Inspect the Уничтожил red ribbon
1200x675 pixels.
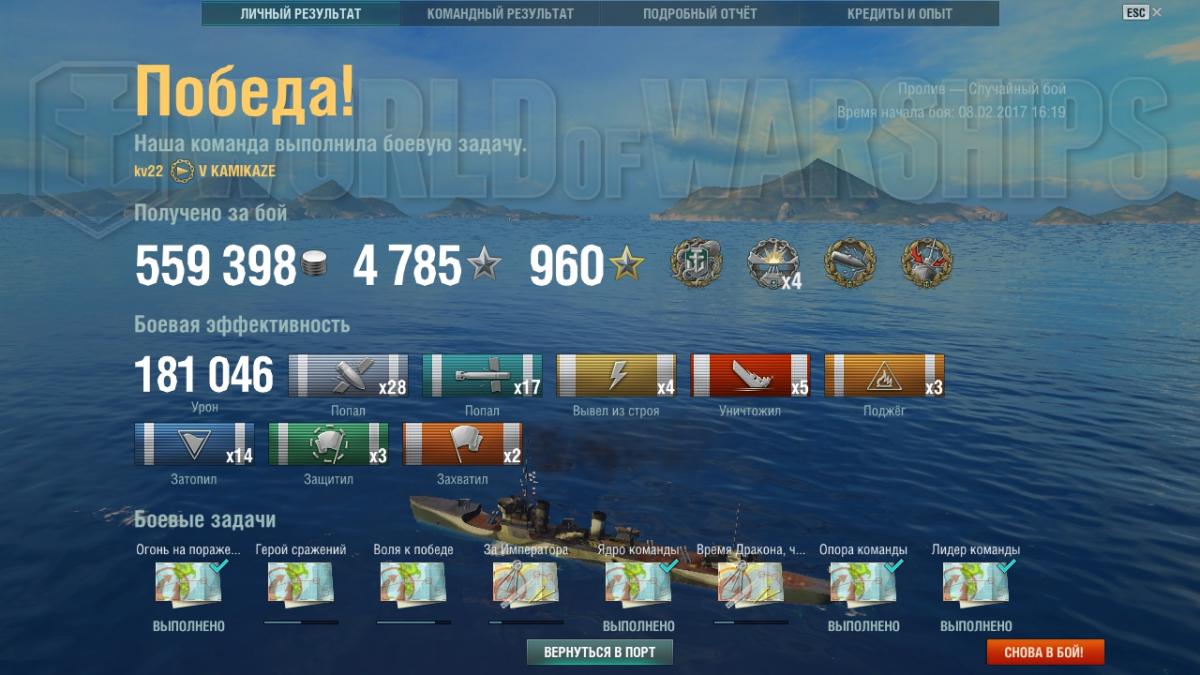click(x=750, y=376)
